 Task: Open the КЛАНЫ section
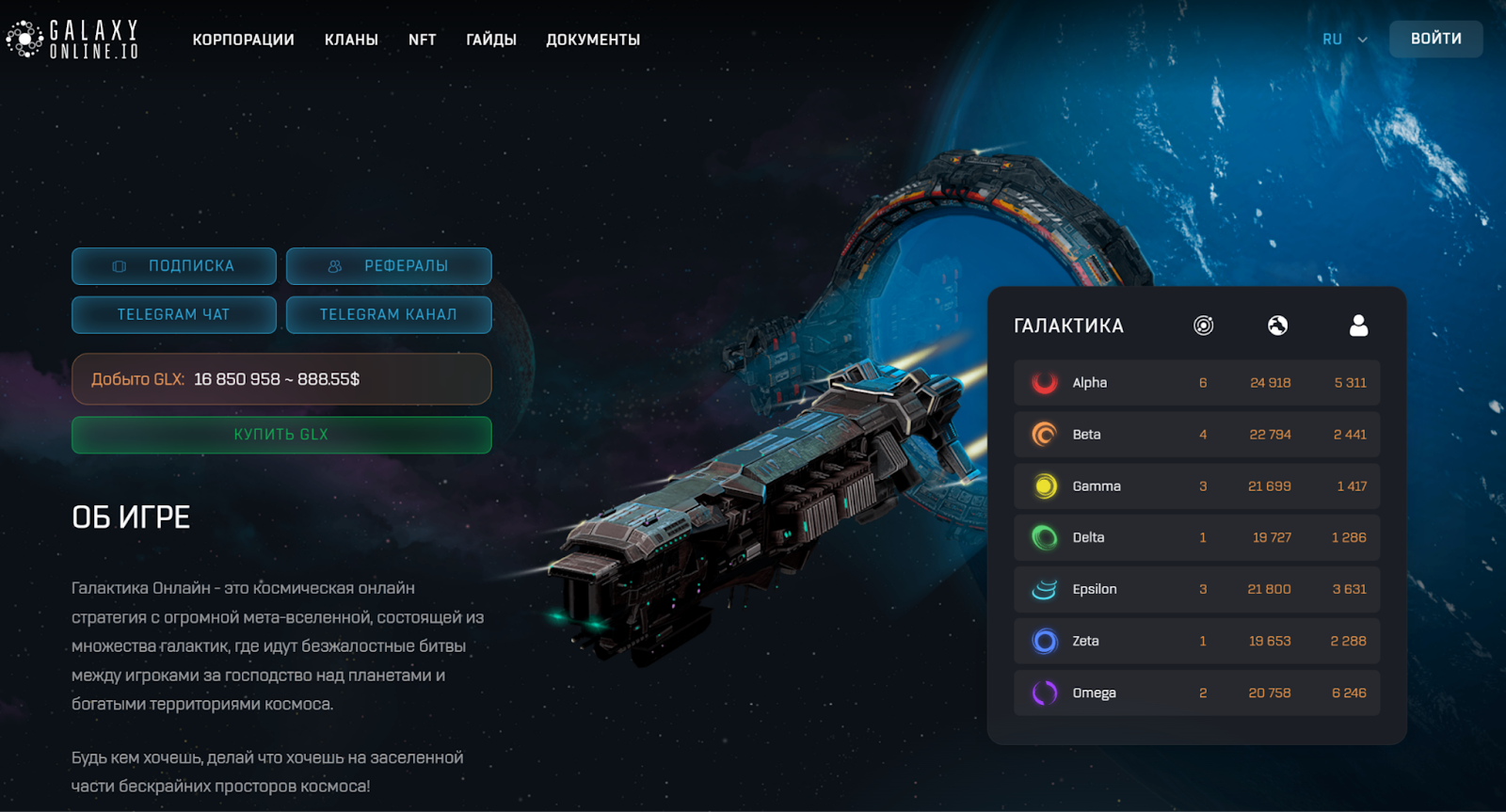coord(351,40)
